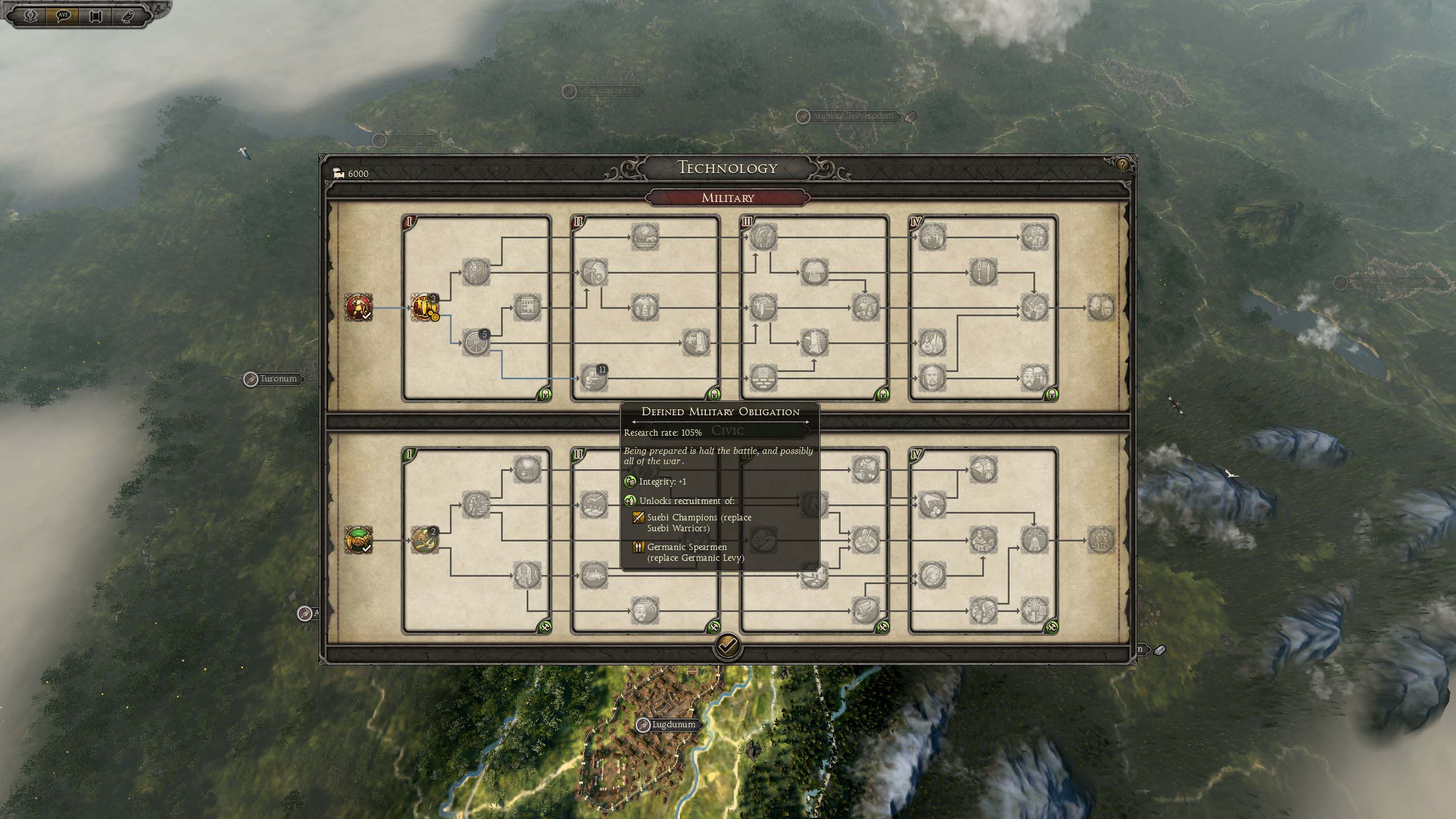
Task: Open the scroll icon menu button
Action: [x=95, y=15]
